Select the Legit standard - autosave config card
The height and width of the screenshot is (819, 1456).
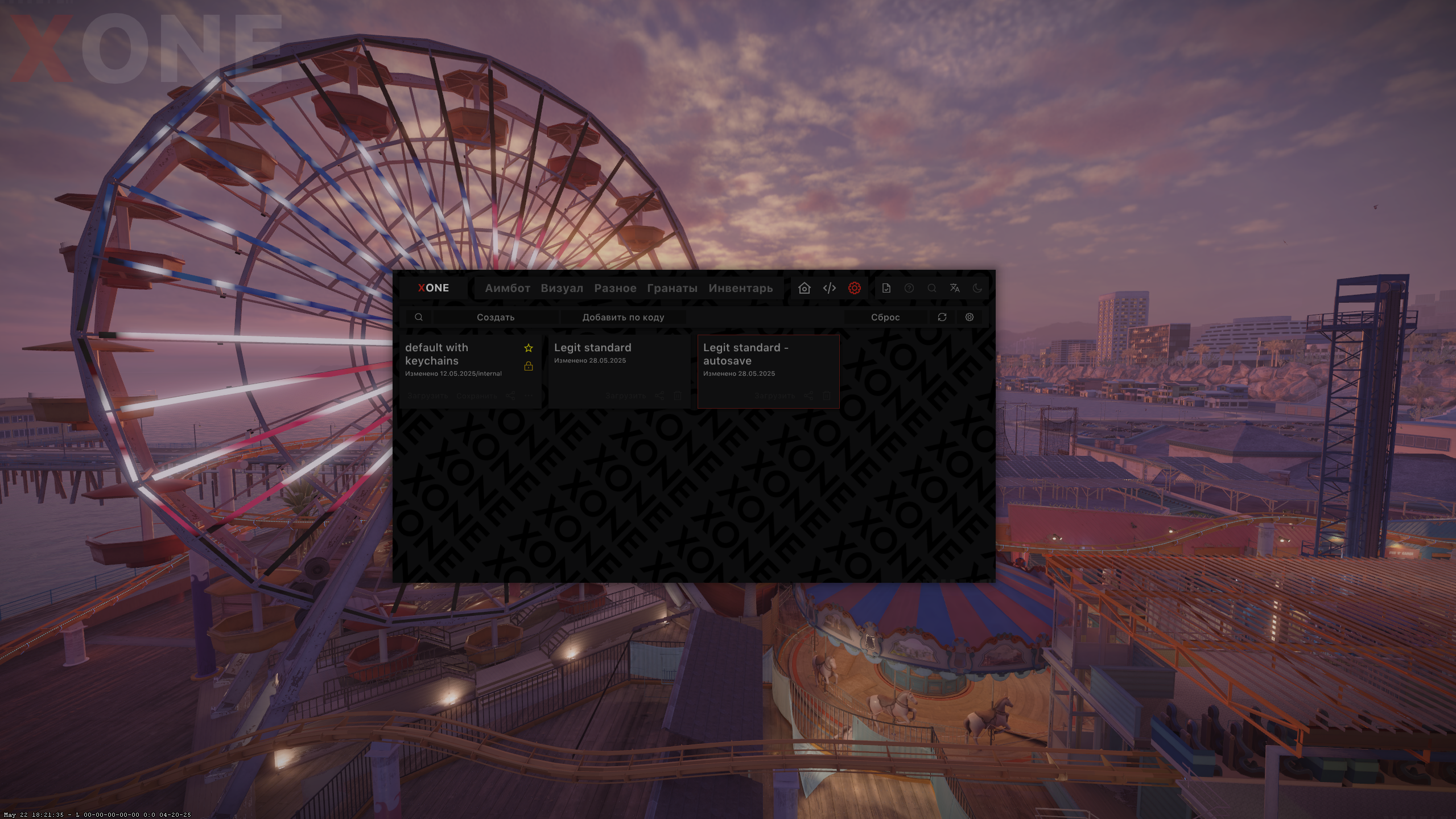pos(768,370)
